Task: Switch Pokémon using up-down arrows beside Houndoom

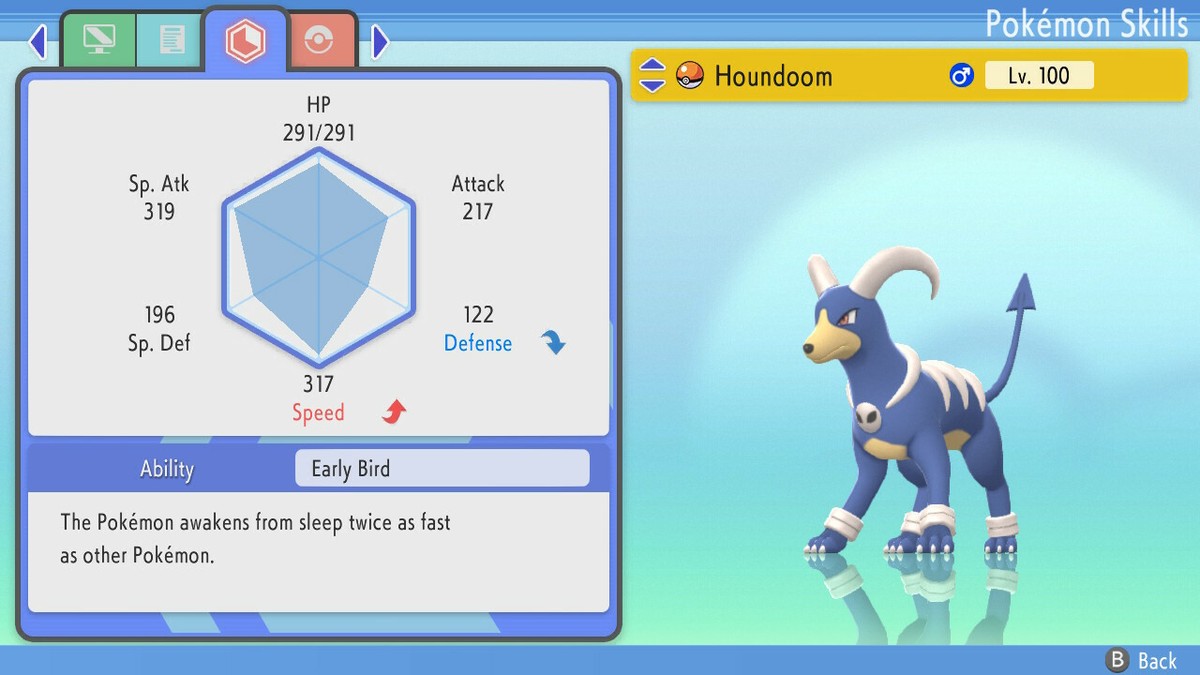Action: click(652, 75)
